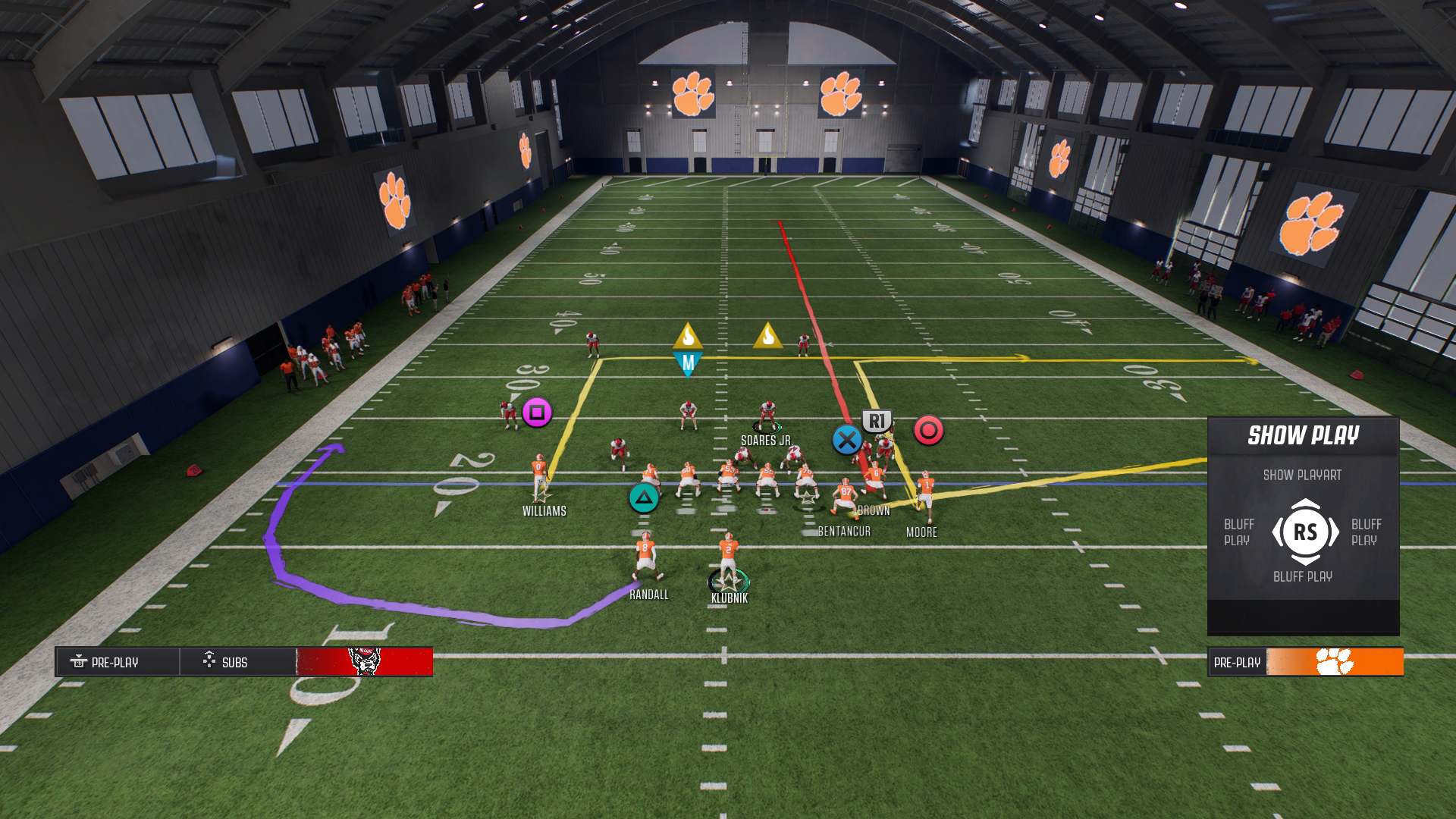Open the Subs menu
The image size is (1456, 819).
[235, 662]
